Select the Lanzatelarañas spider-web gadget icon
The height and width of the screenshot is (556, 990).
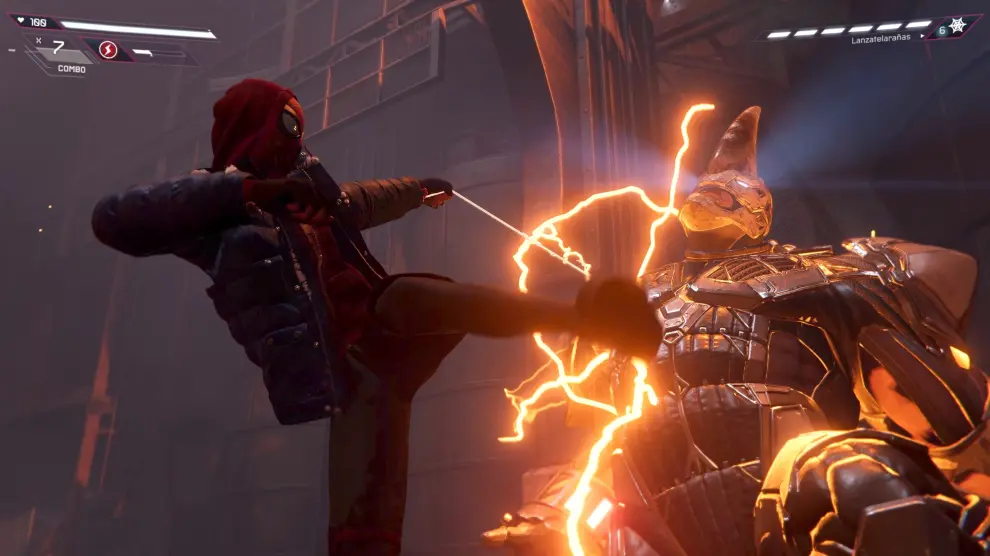[957, 26]
